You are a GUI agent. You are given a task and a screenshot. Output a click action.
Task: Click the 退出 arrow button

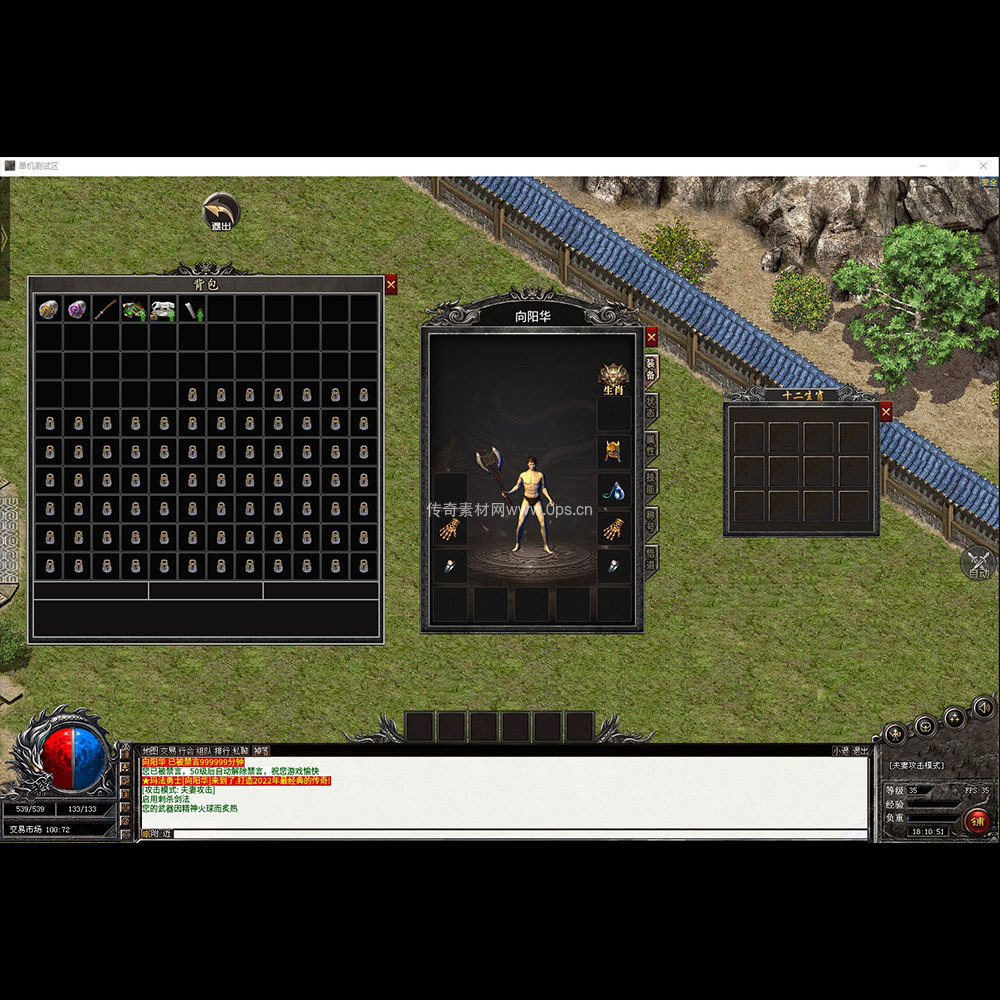click(221, 211)
